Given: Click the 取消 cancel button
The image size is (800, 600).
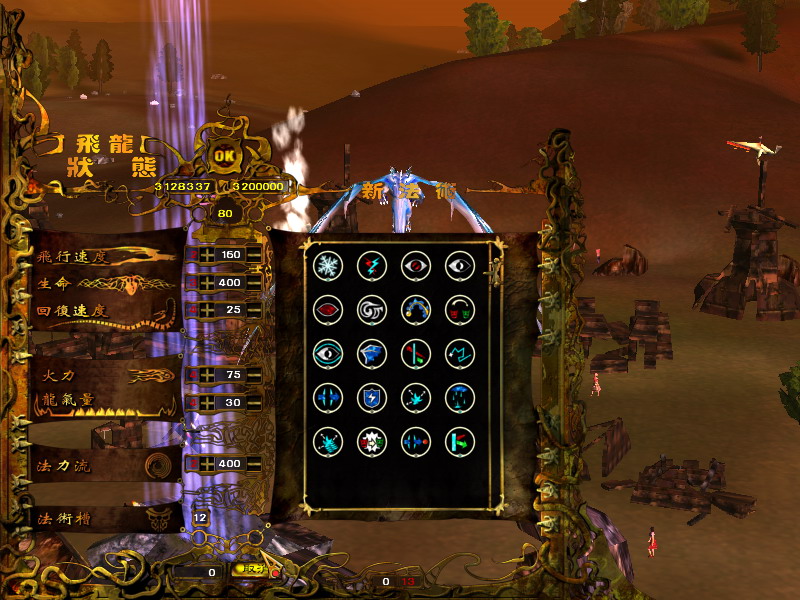Looking at the screenshot, I should [250, 569].
